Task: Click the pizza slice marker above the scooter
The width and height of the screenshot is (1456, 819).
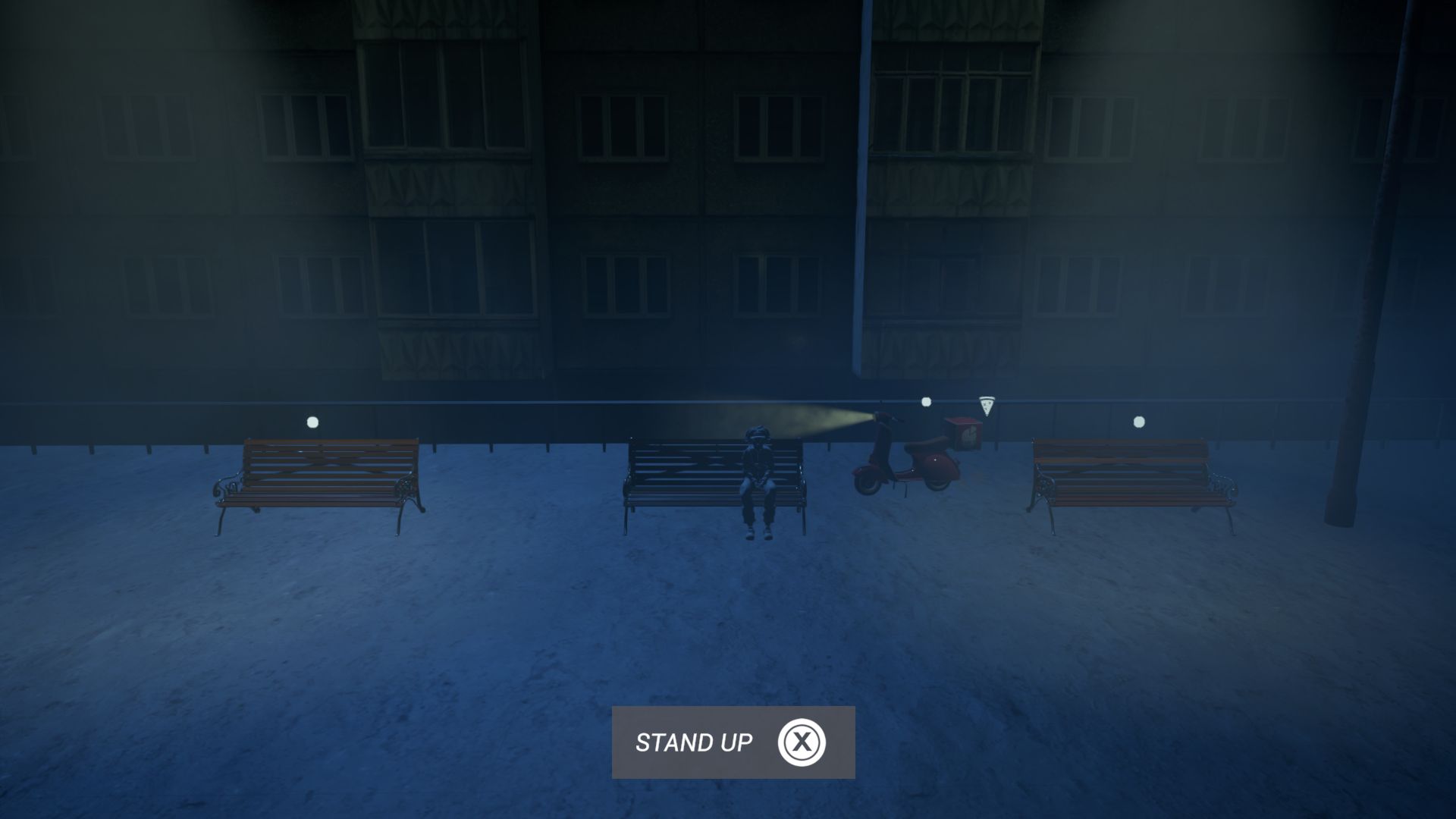Action: [986, 406]
